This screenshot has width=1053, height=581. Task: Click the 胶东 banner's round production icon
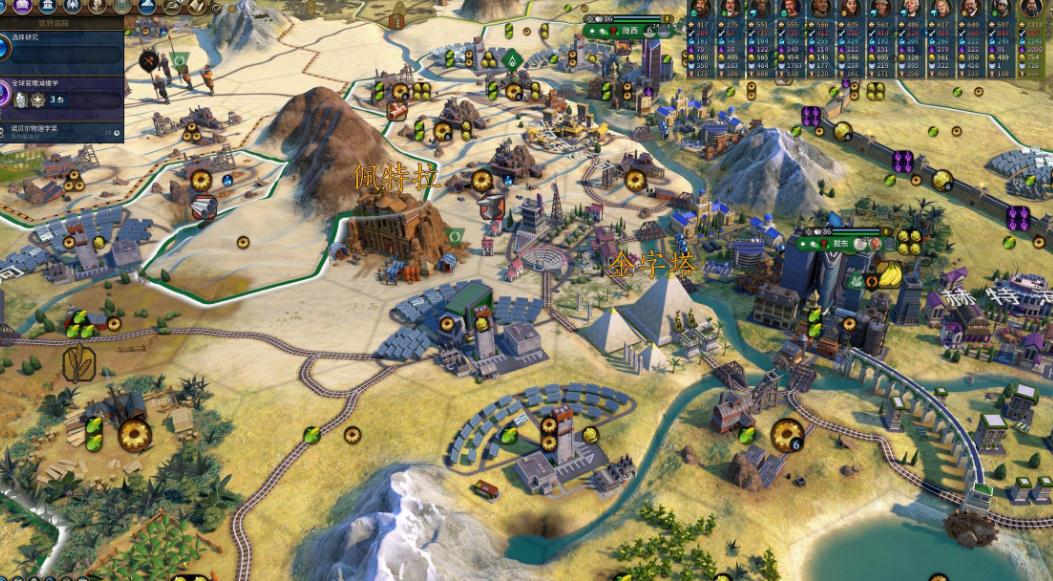coord(875,242)
